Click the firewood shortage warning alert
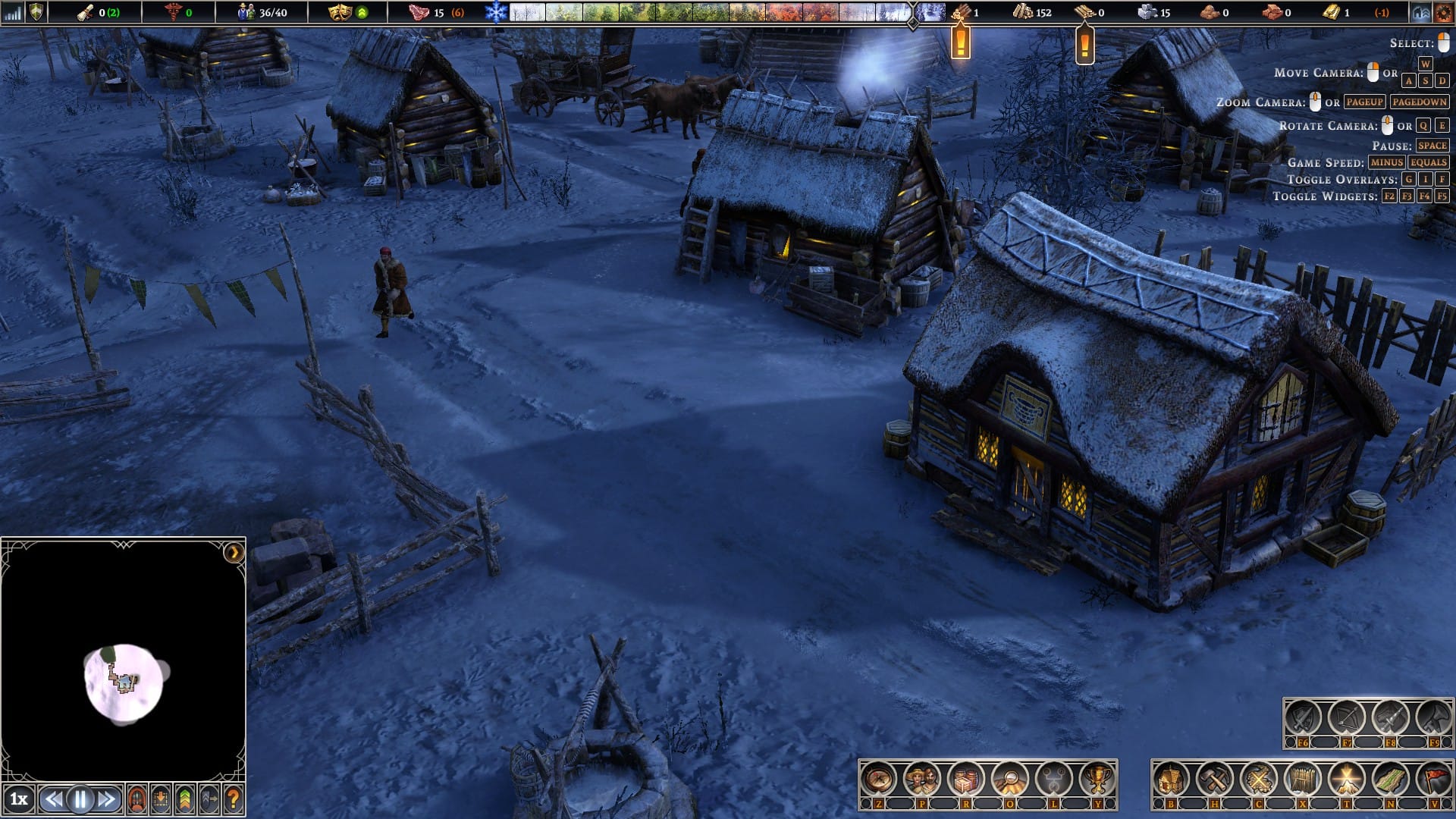The height and width of the screenshot is (819, 1456). [x=961, y=41]
